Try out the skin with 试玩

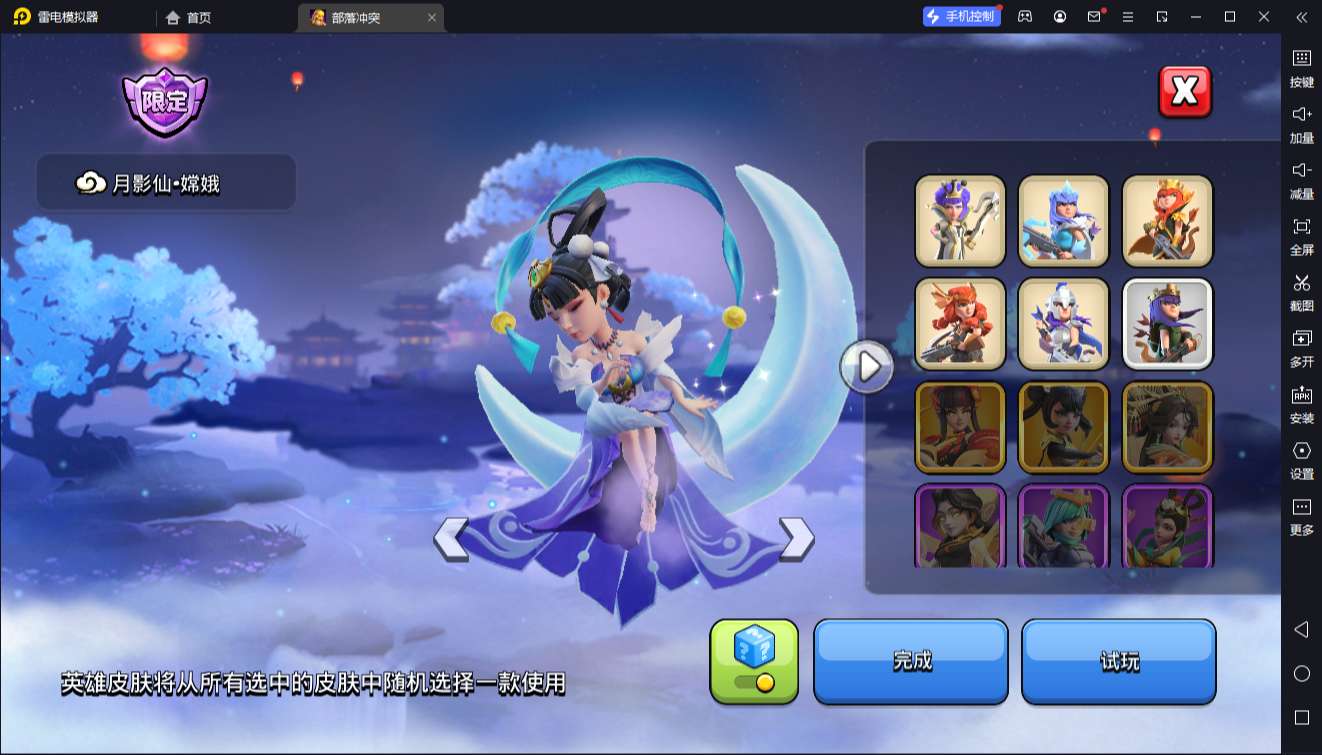point(1118,661)
